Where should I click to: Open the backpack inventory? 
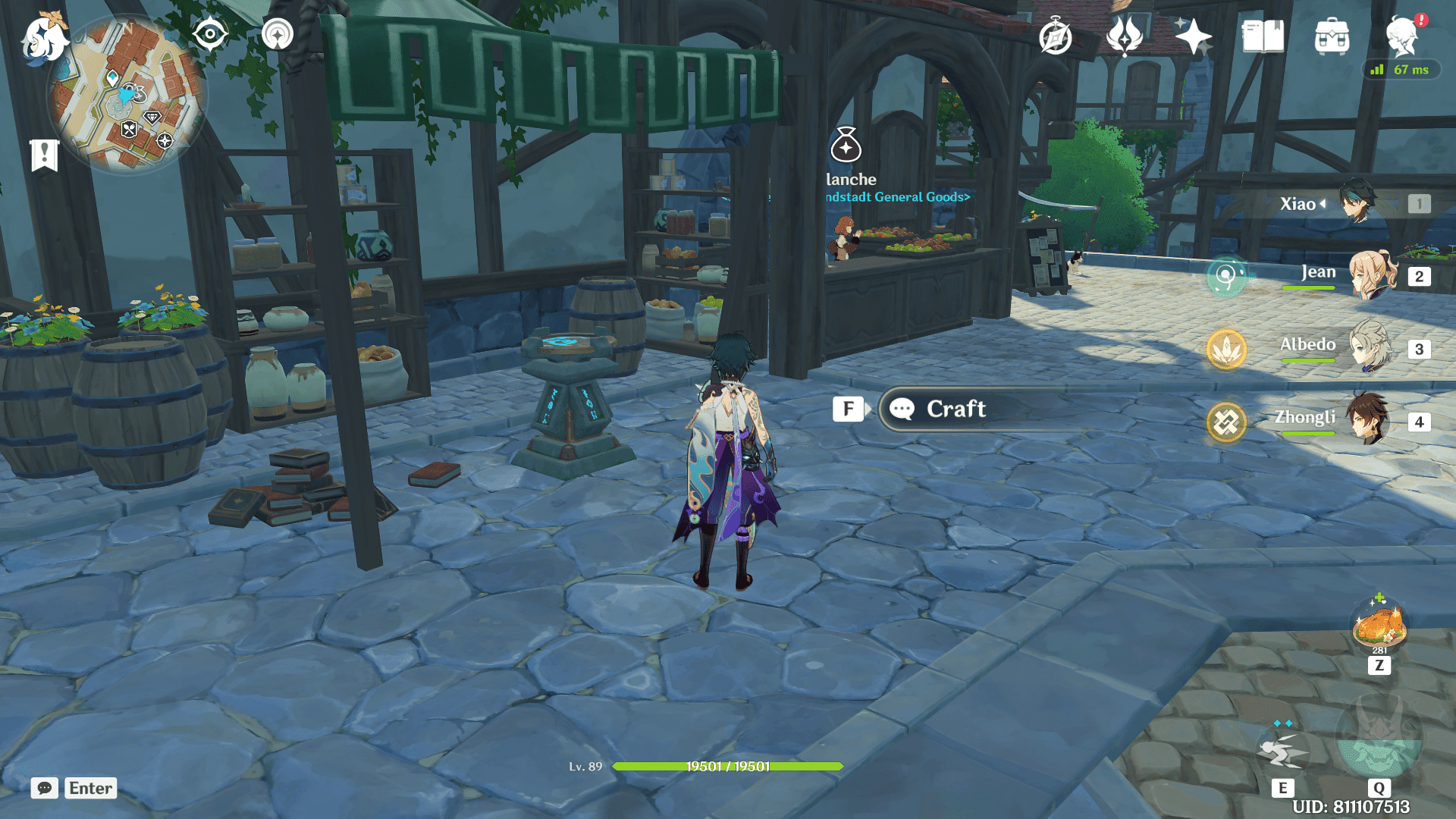click(1332, 36)
